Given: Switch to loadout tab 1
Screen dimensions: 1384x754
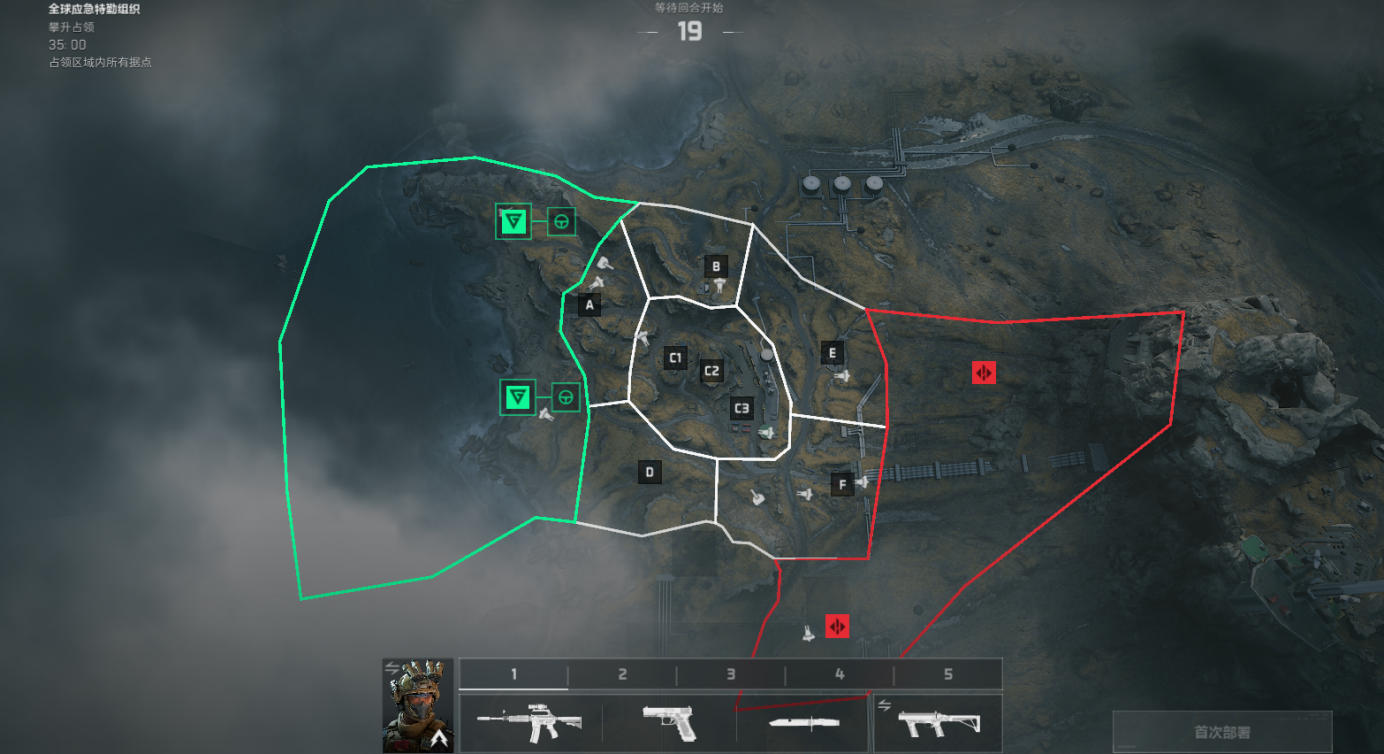Looking at the screenshot, I should tap(514, 674).
